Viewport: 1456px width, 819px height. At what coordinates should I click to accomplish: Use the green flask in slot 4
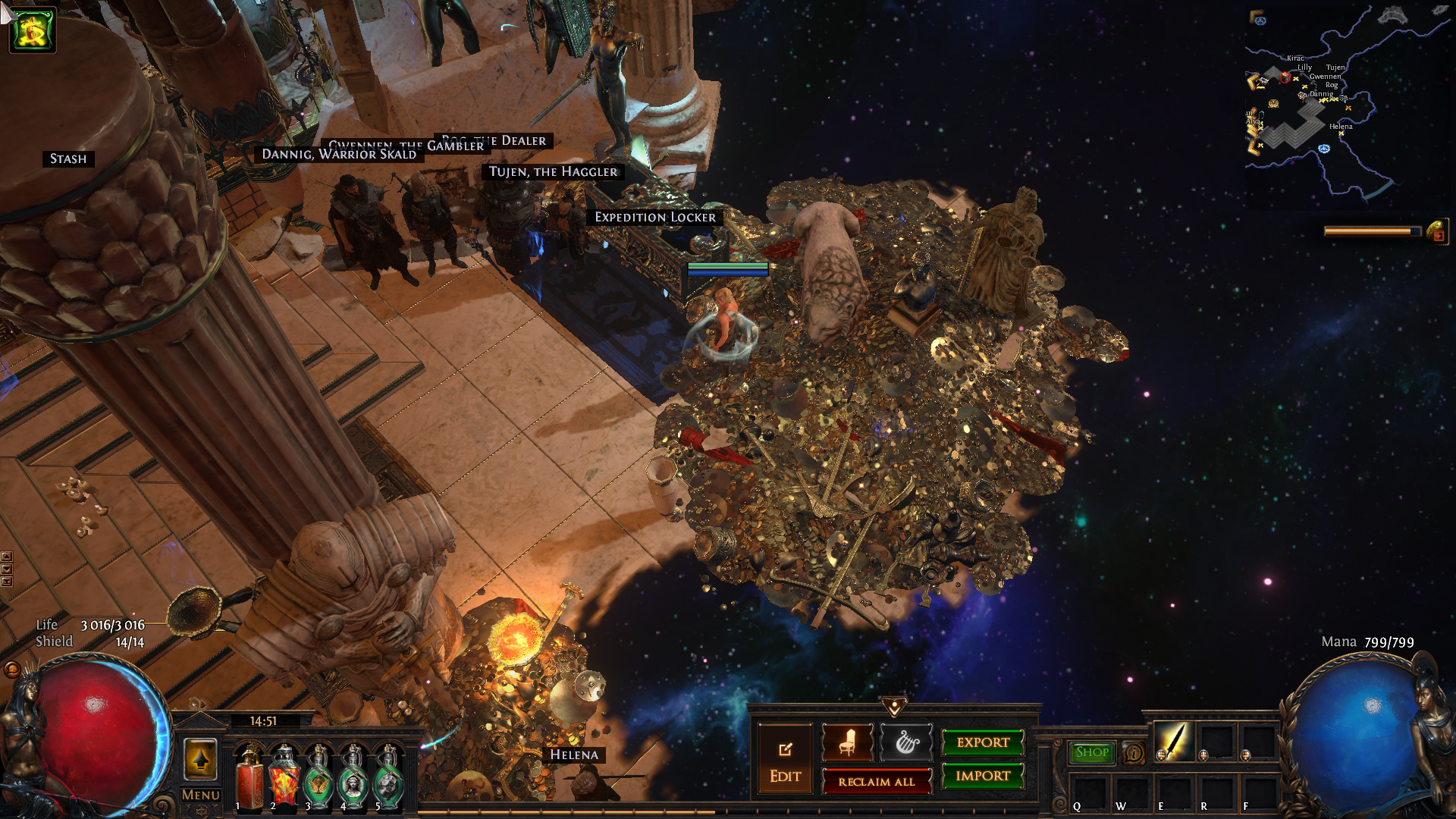tap(353, 777)
